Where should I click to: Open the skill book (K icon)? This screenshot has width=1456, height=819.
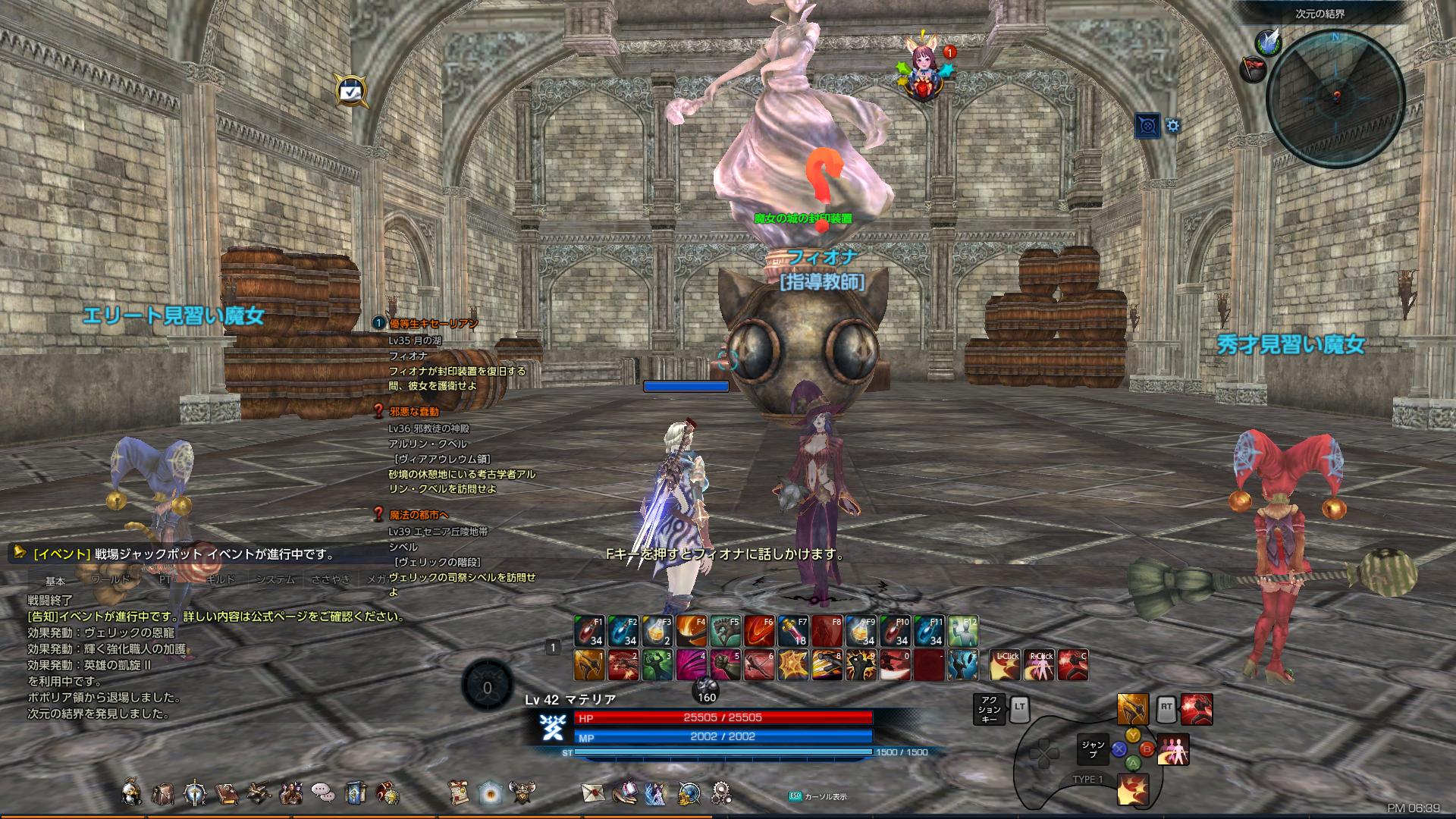point(195,792)
